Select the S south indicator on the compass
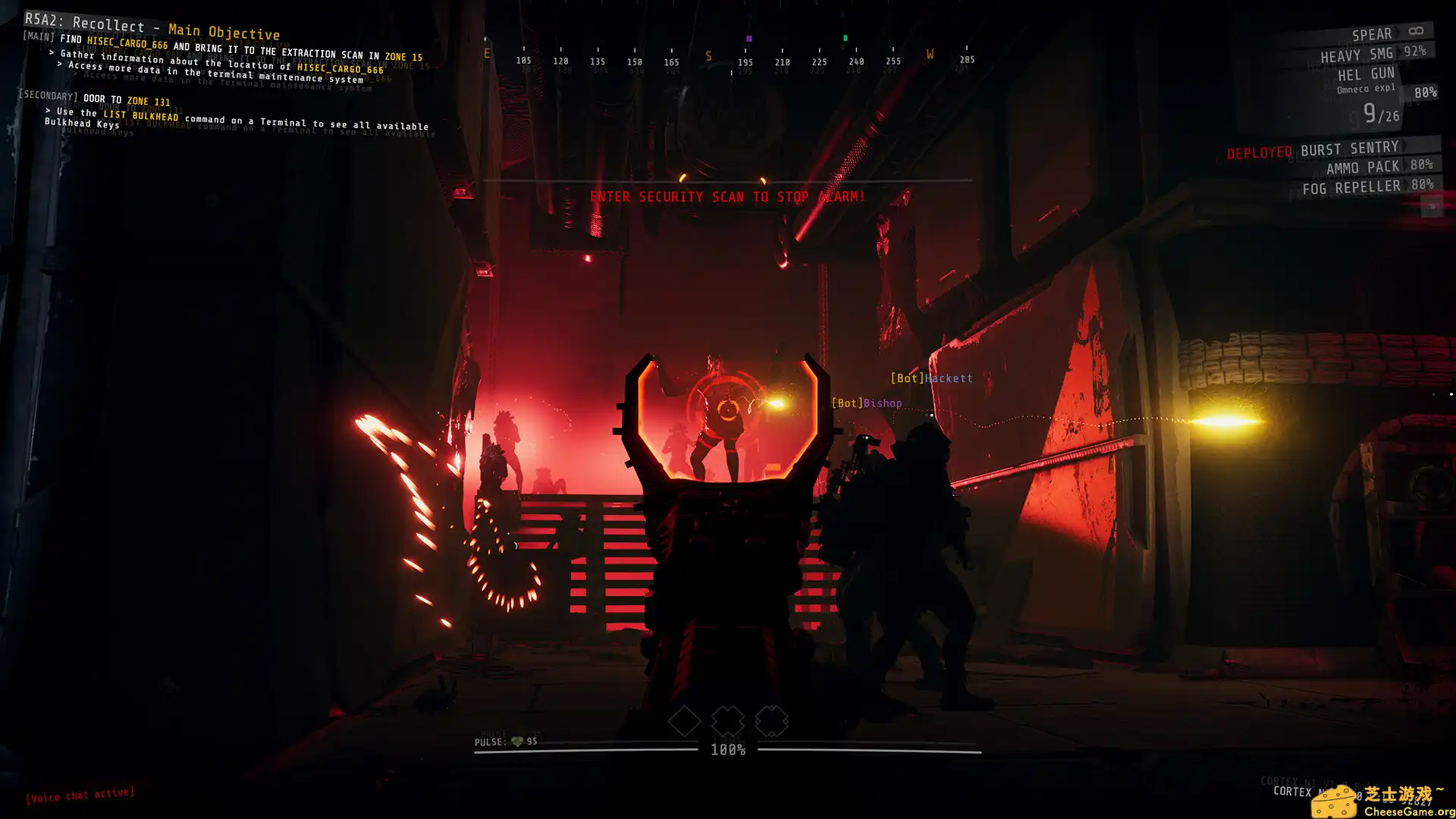The height and width of the screenshot is (819, 1456). 708,55
